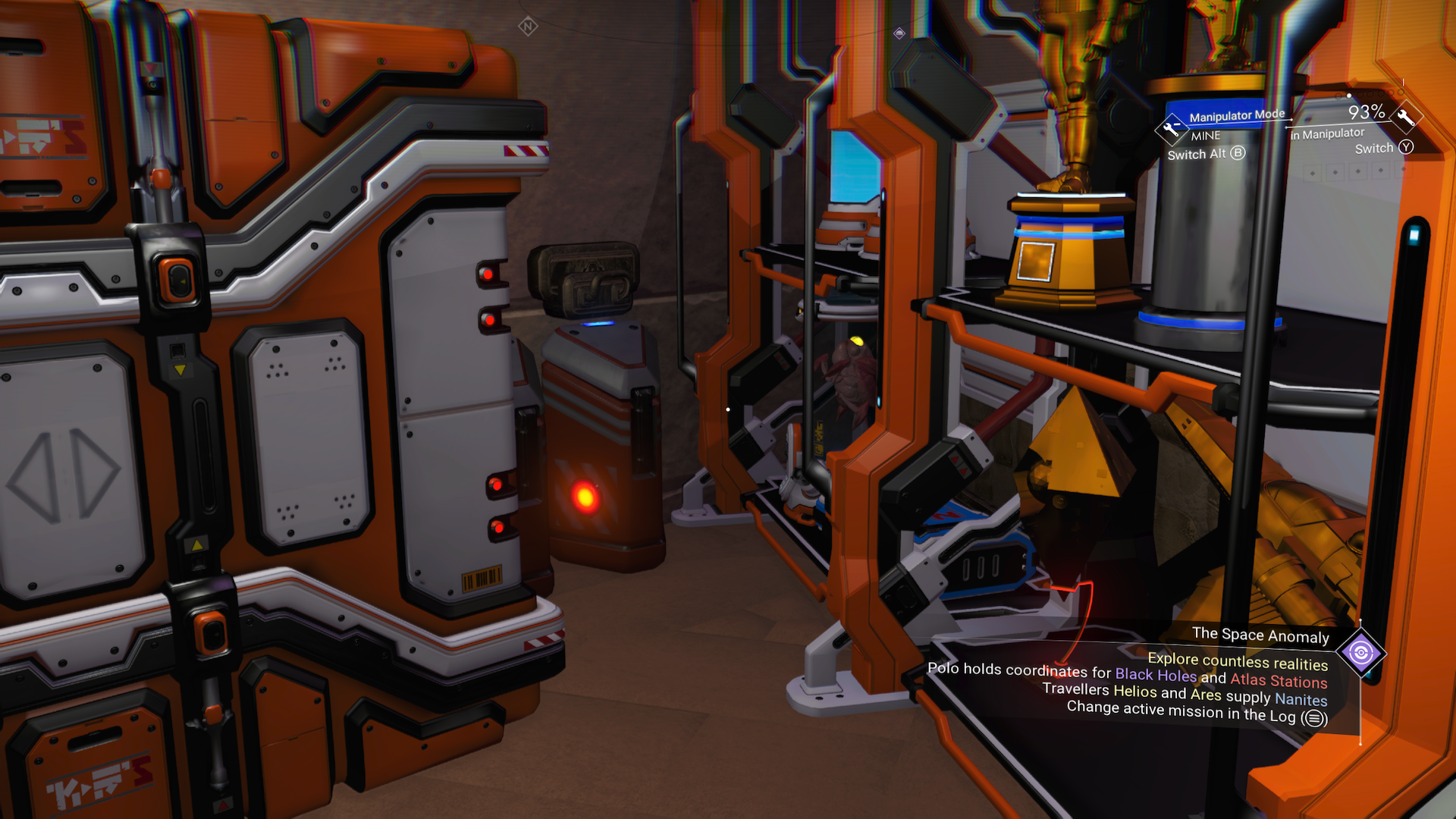Click the N compass marker at top

528,27
